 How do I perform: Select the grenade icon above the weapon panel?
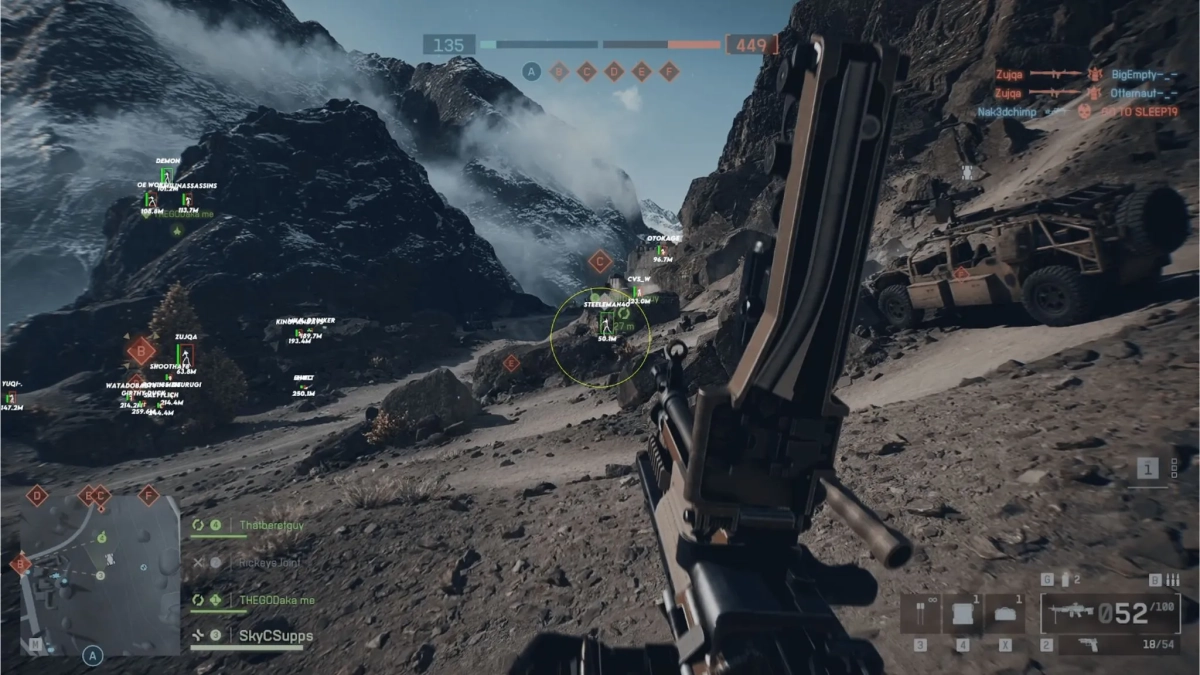point(1066,579)
